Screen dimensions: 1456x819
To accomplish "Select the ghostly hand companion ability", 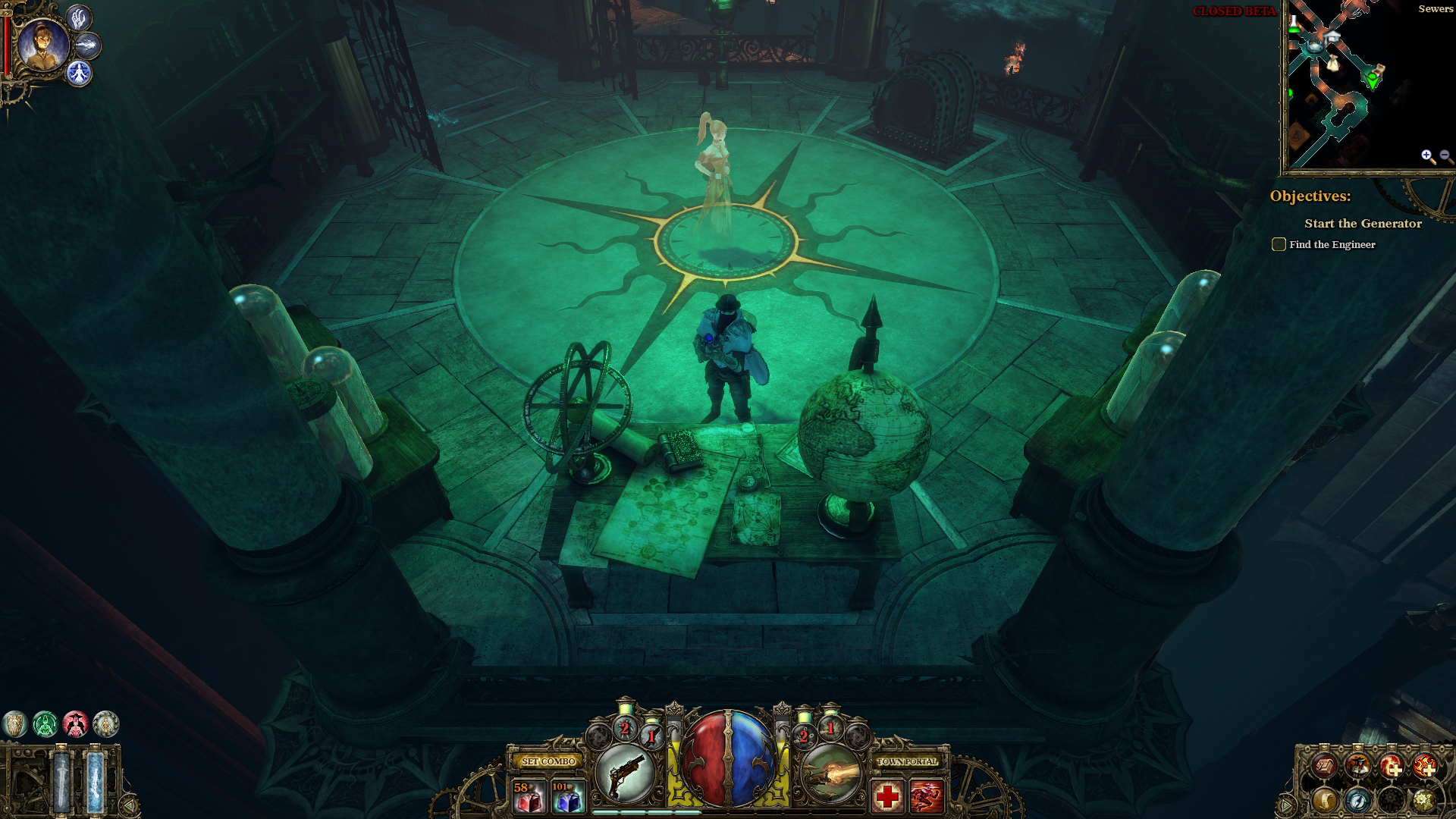I will 79,18.
